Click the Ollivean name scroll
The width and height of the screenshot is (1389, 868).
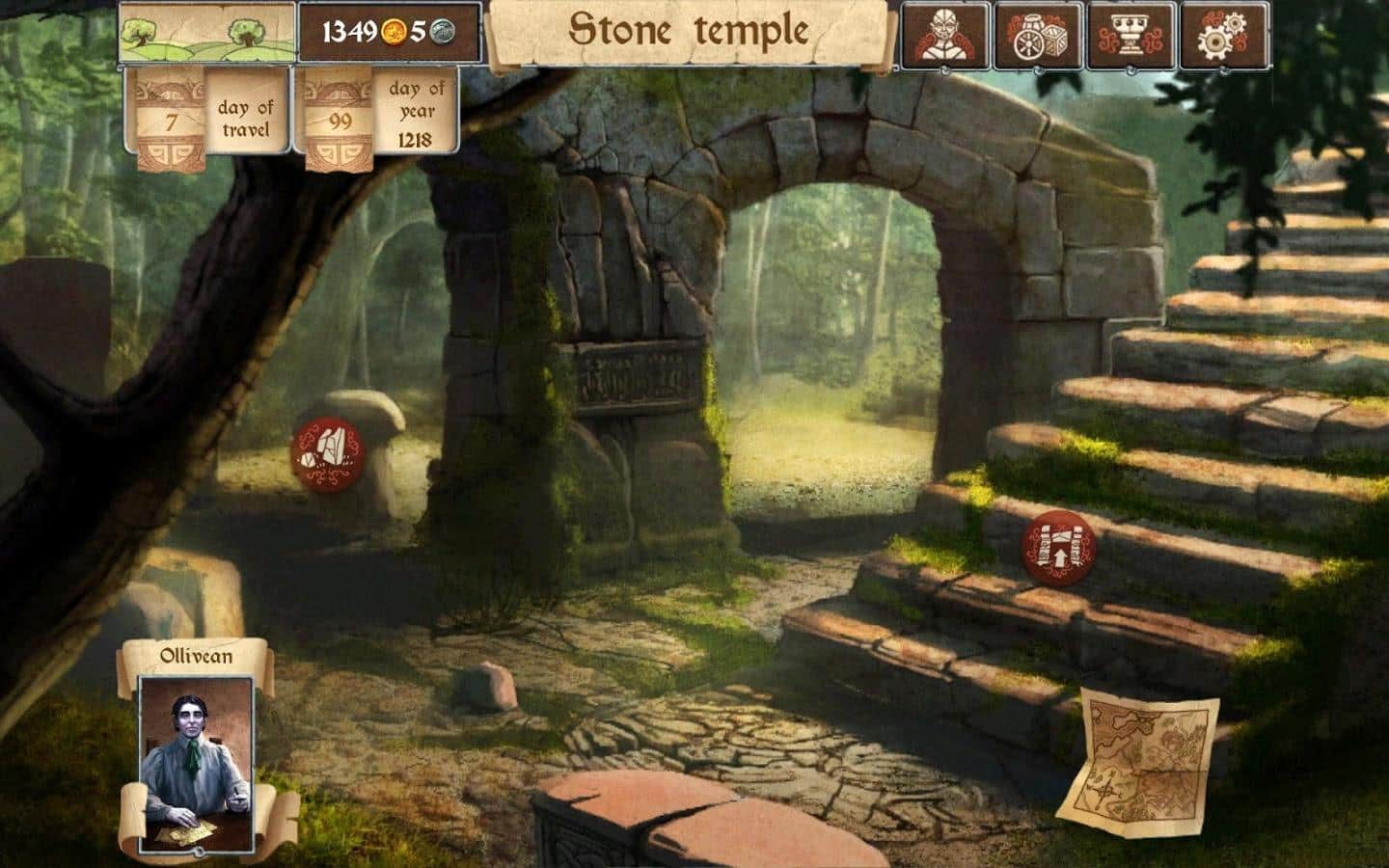(196, 654)
